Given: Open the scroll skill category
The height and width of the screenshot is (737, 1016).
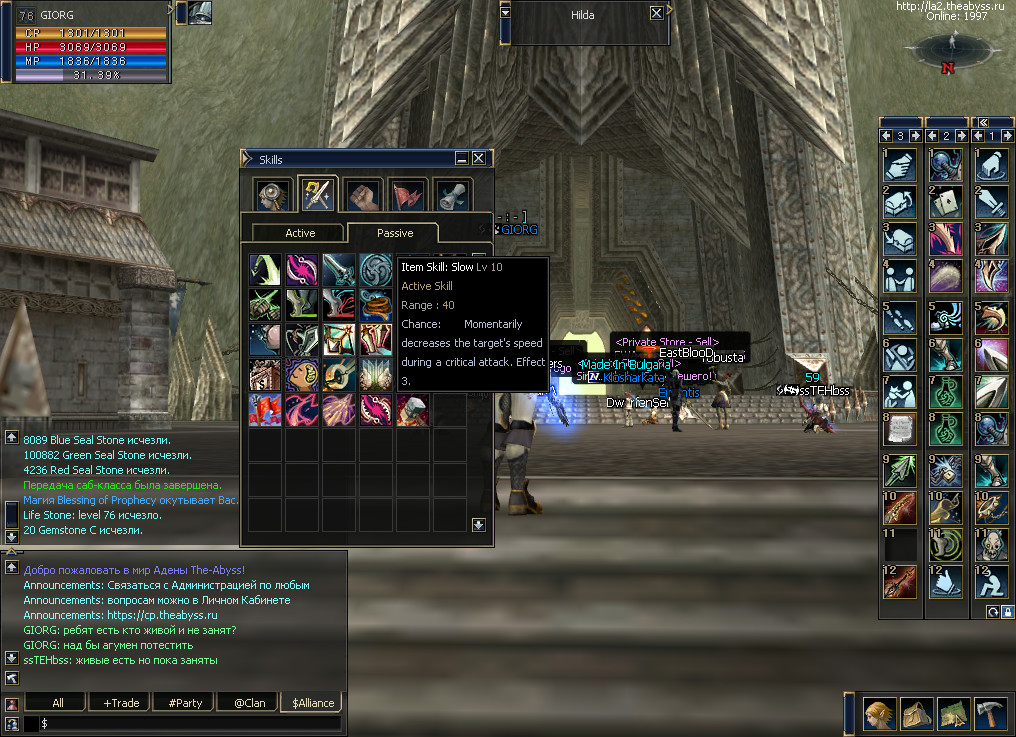Looking at the screenshot, I should point(452,194).
